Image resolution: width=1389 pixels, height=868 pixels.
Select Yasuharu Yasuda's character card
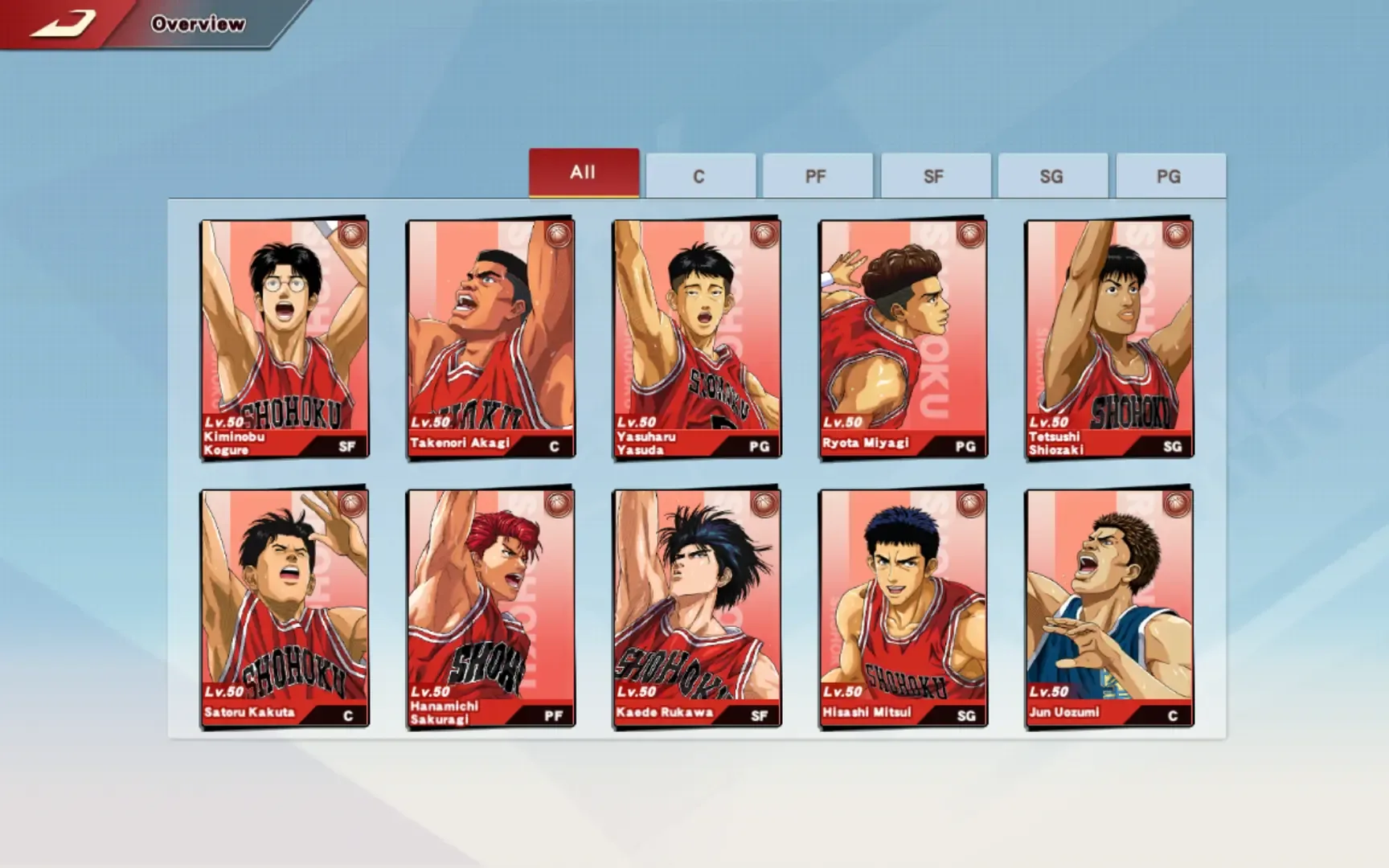click(x=696, y=338)
